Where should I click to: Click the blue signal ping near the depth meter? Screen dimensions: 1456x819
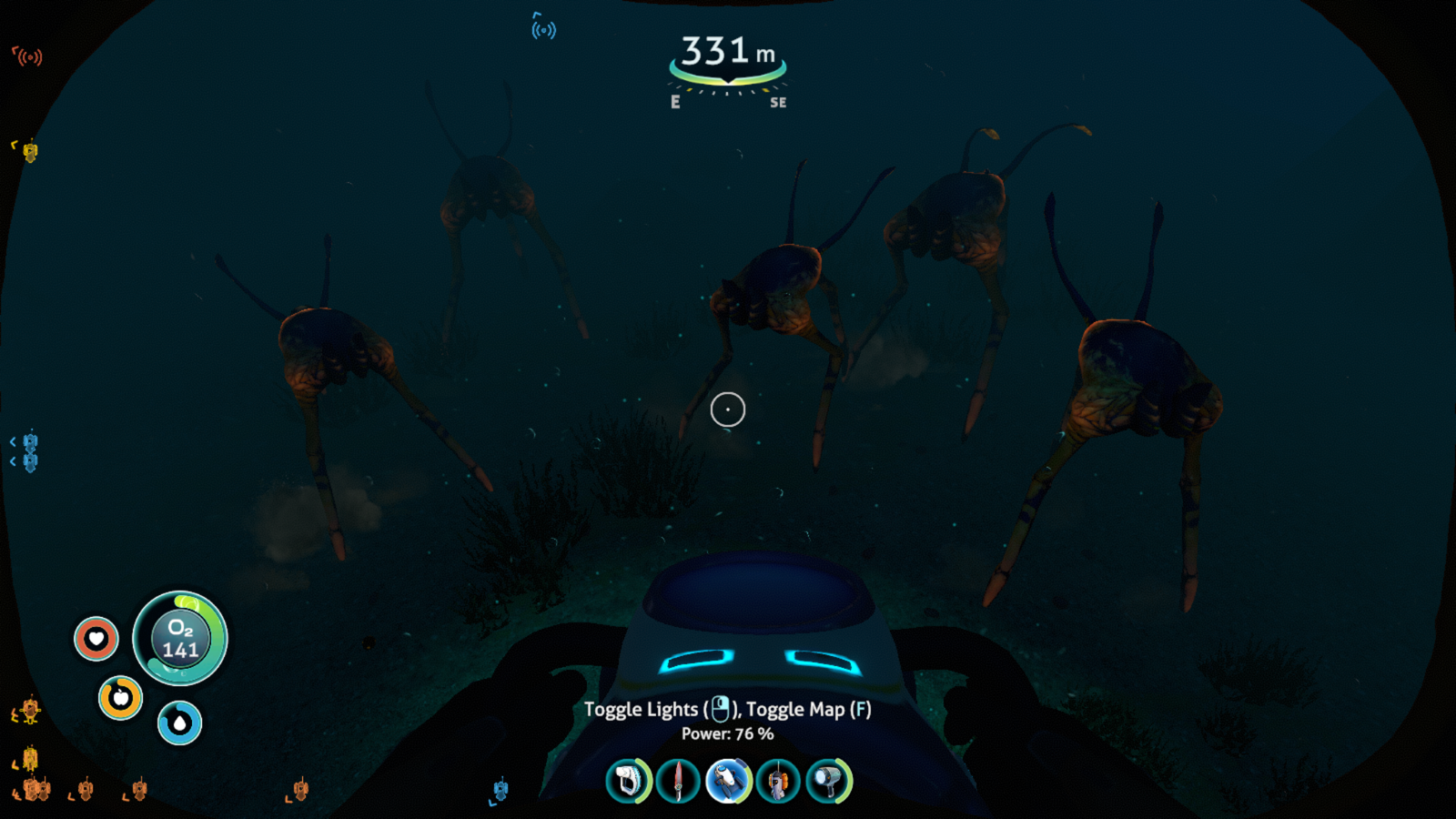(543, 29)
